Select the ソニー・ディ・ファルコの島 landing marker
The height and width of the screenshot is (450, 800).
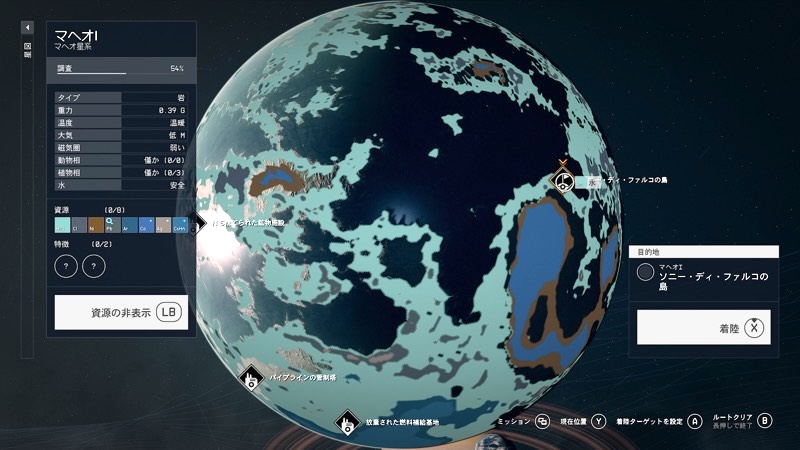pos(564,181)
